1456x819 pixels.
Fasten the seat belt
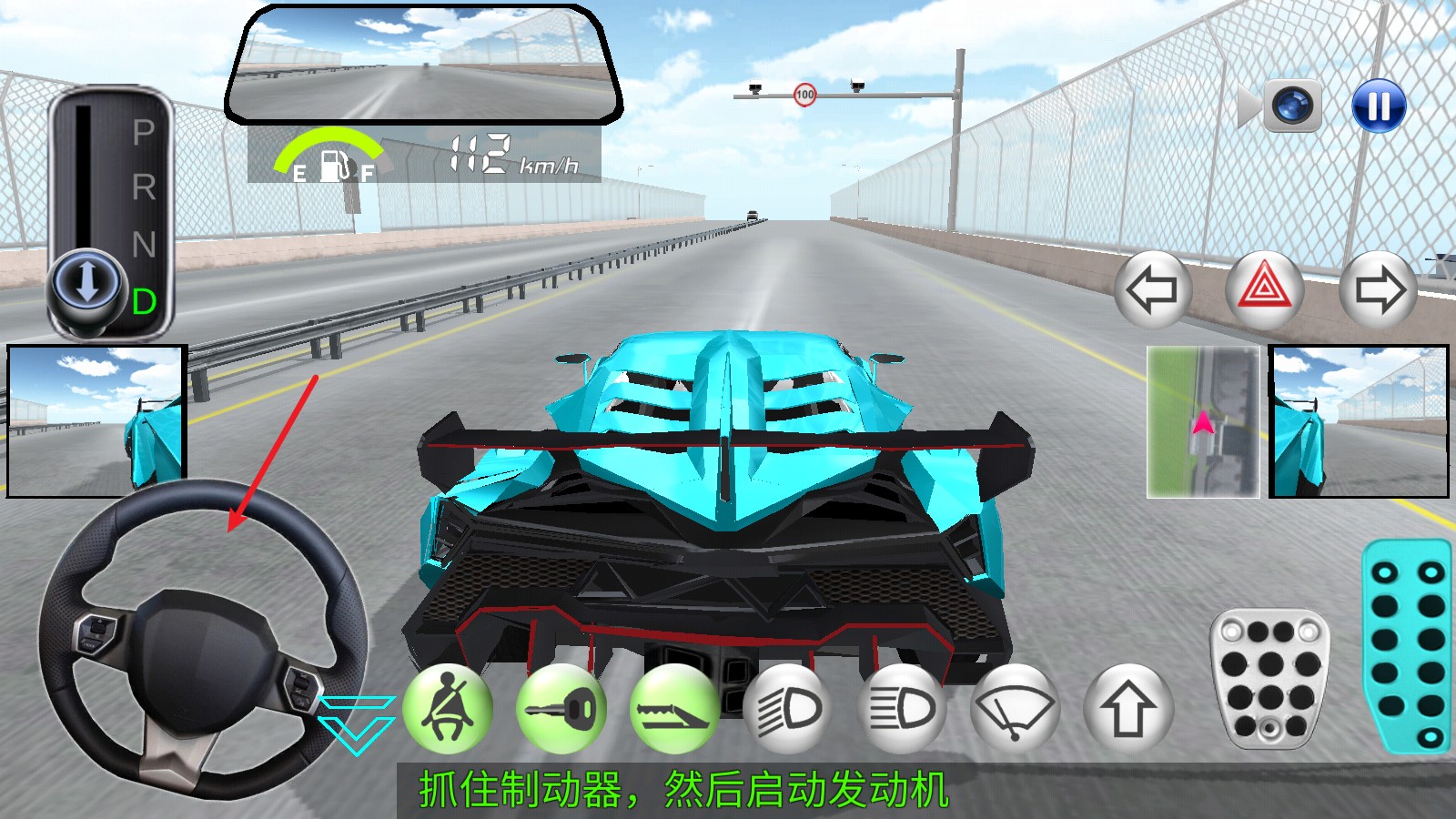tap(445, 710)
